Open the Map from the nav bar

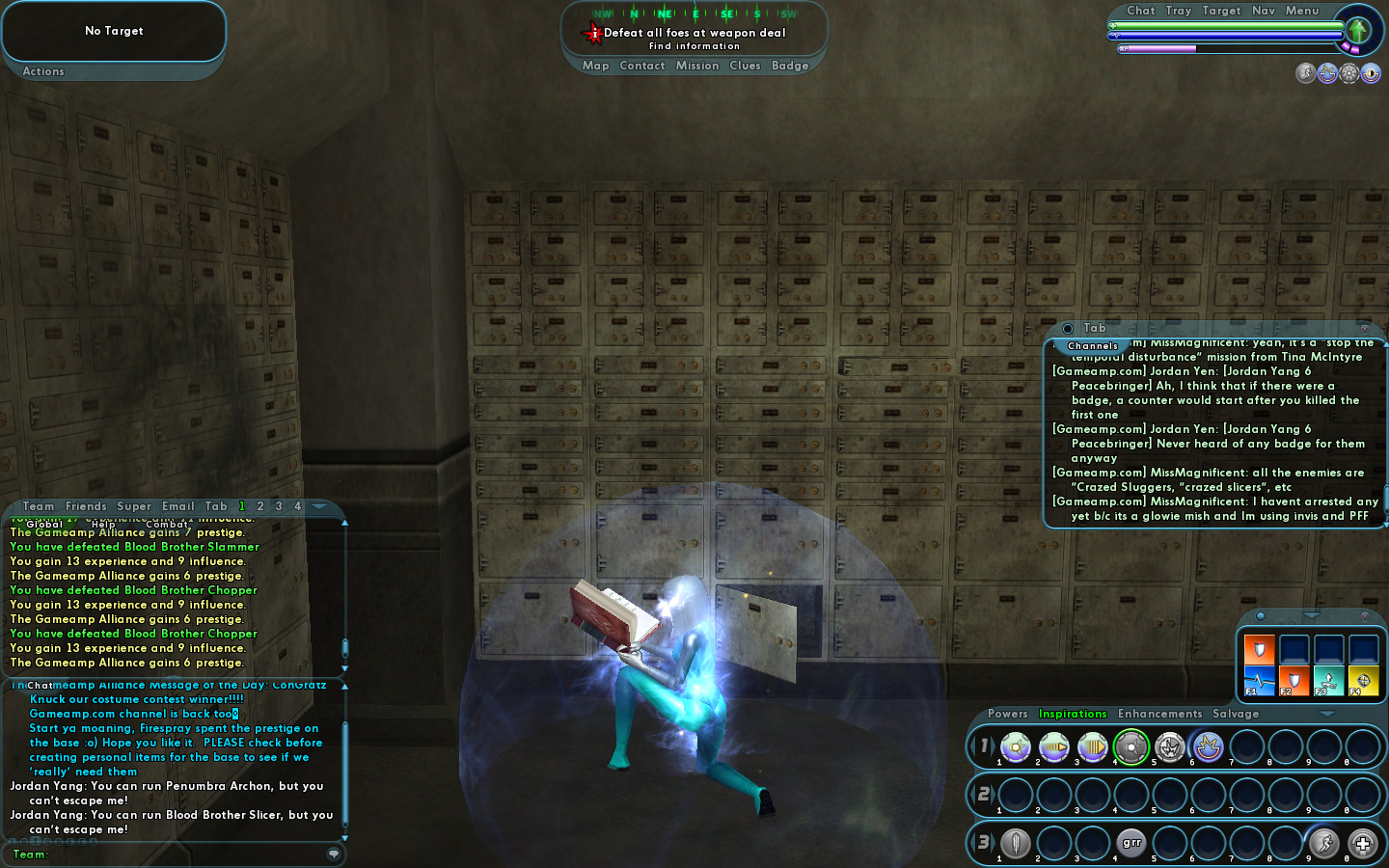tap(595, 66)
